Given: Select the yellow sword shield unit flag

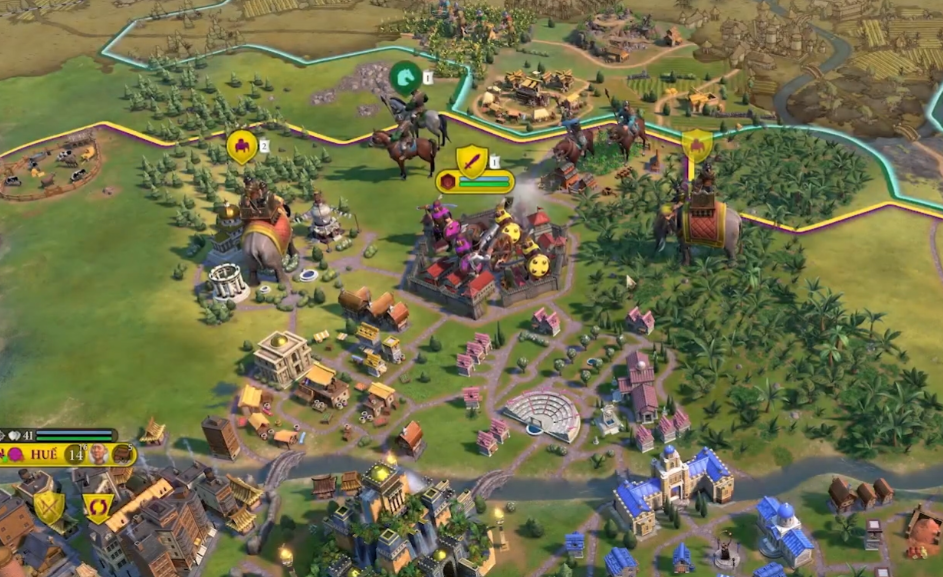Looking at the screenshot, I should point(471,159).
